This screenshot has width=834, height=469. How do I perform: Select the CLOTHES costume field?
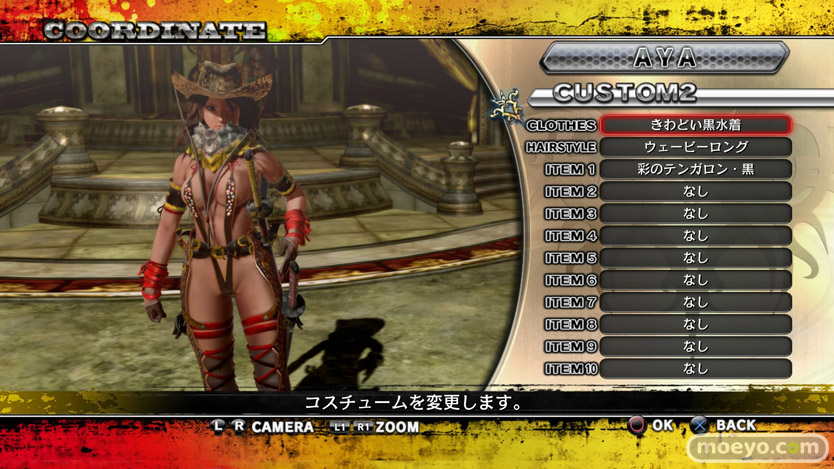pyautogui.click(x=696, y=125)
